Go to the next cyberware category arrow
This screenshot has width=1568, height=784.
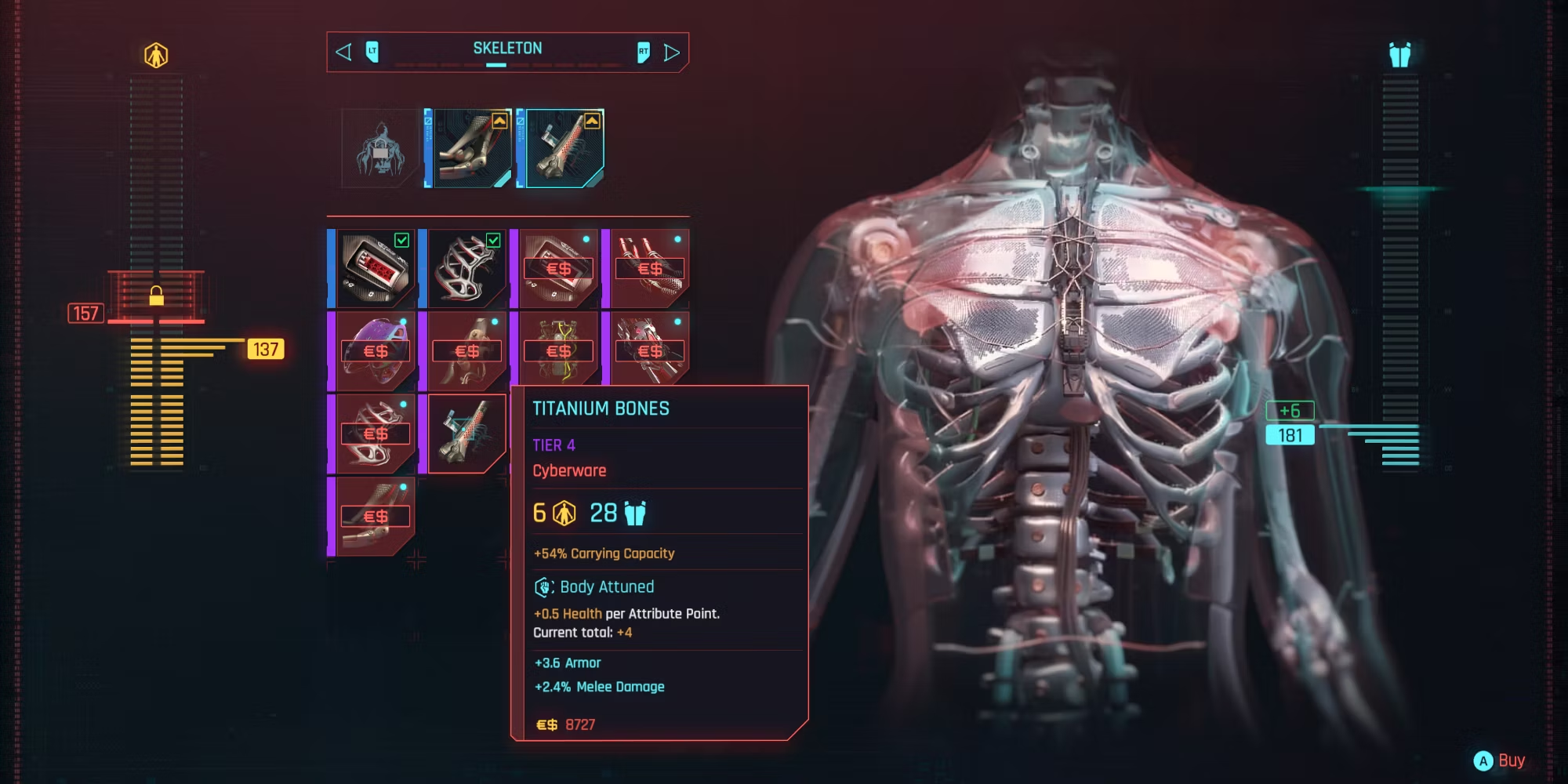672,53
